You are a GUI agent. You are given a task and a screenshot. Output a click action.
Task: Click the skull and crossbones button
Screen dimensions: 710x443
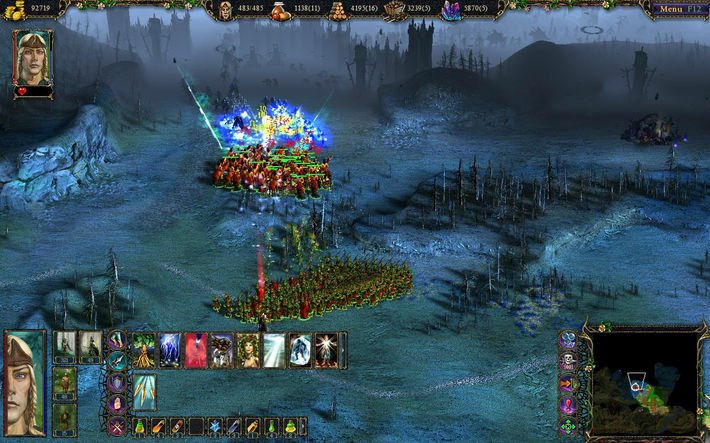point(567,361)
